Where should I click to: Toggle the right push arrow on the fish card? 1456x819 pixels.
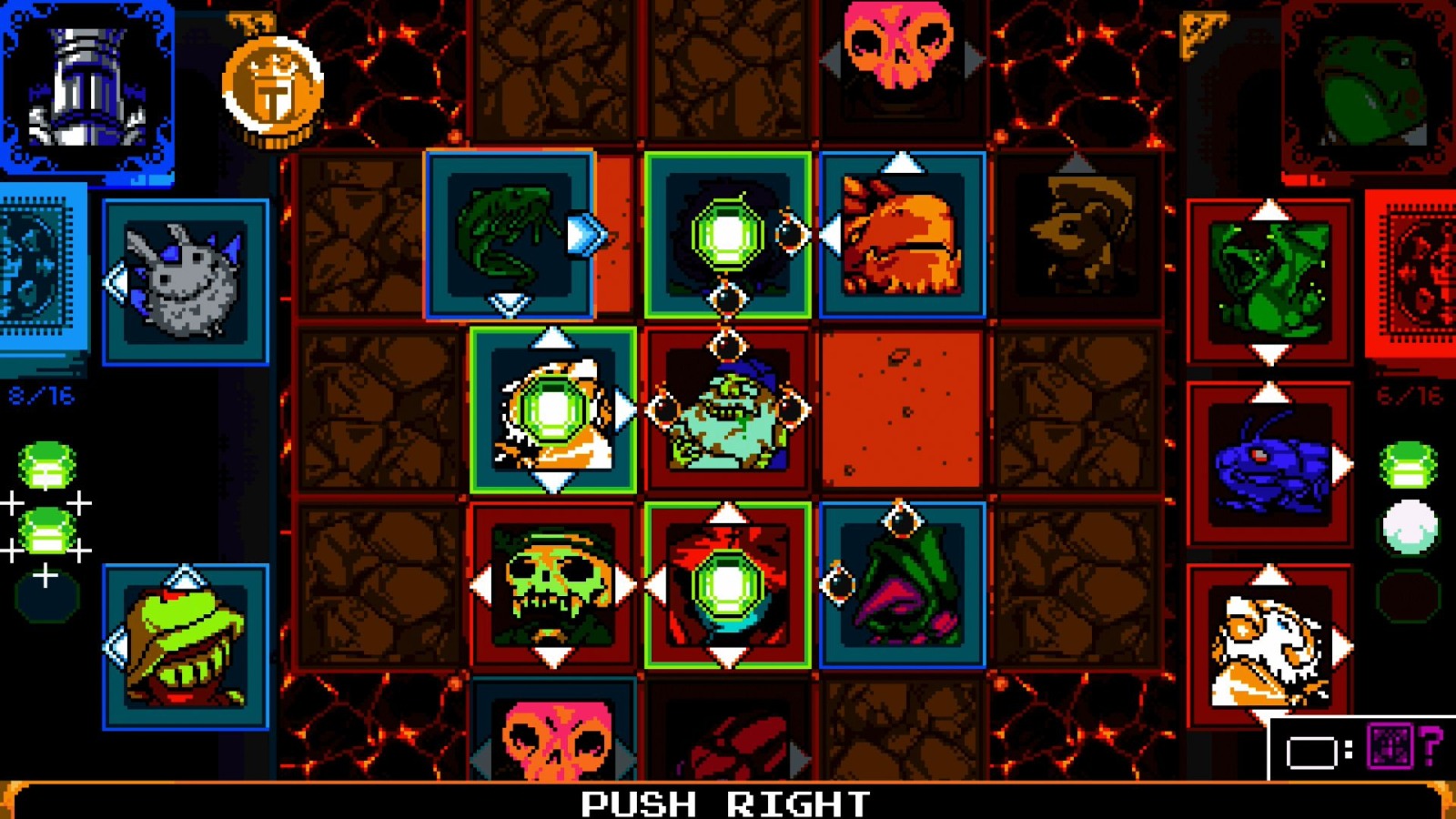(587, 235)
